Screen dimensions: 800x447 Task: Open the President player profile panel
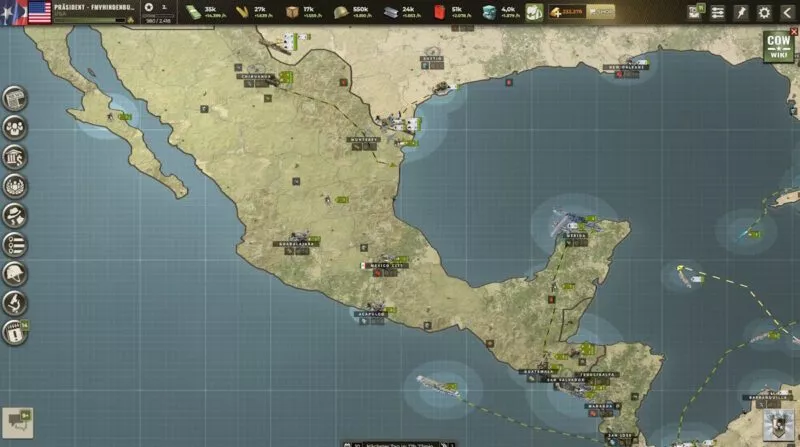[90, 12]
